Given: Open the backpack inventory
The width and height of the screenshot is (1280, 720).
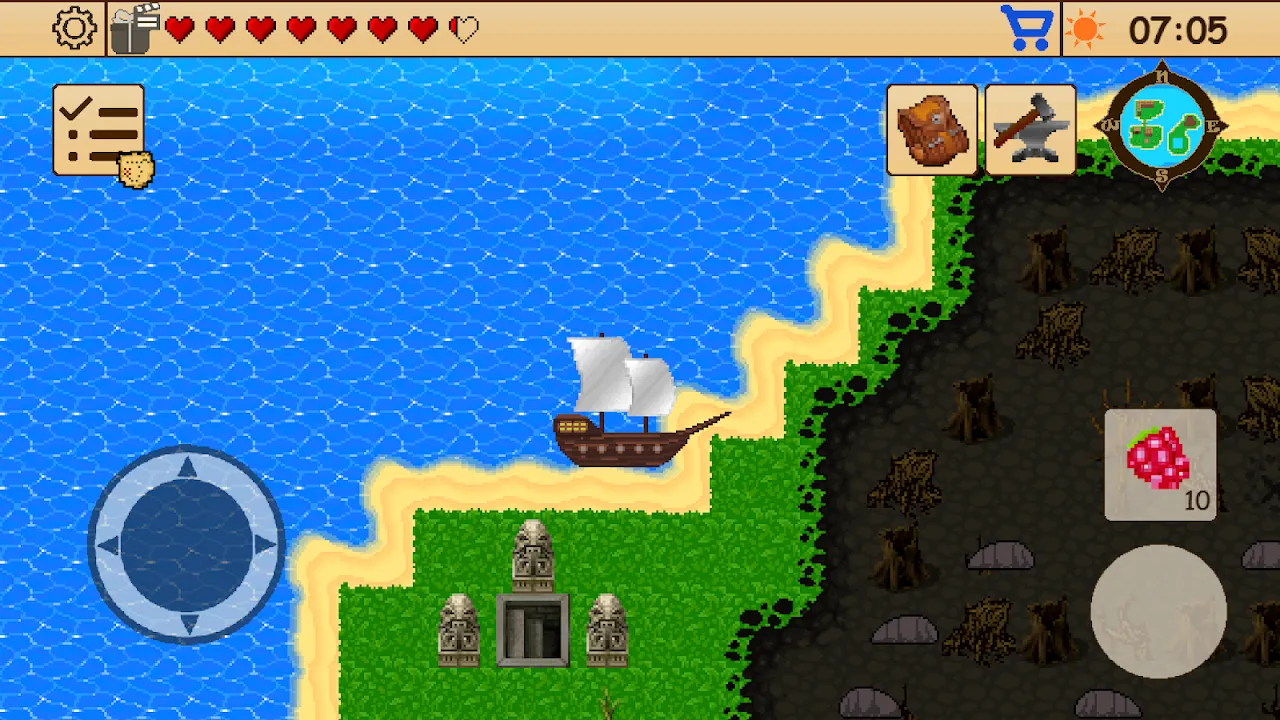Looking at the screenshot, I should (932, 130).
